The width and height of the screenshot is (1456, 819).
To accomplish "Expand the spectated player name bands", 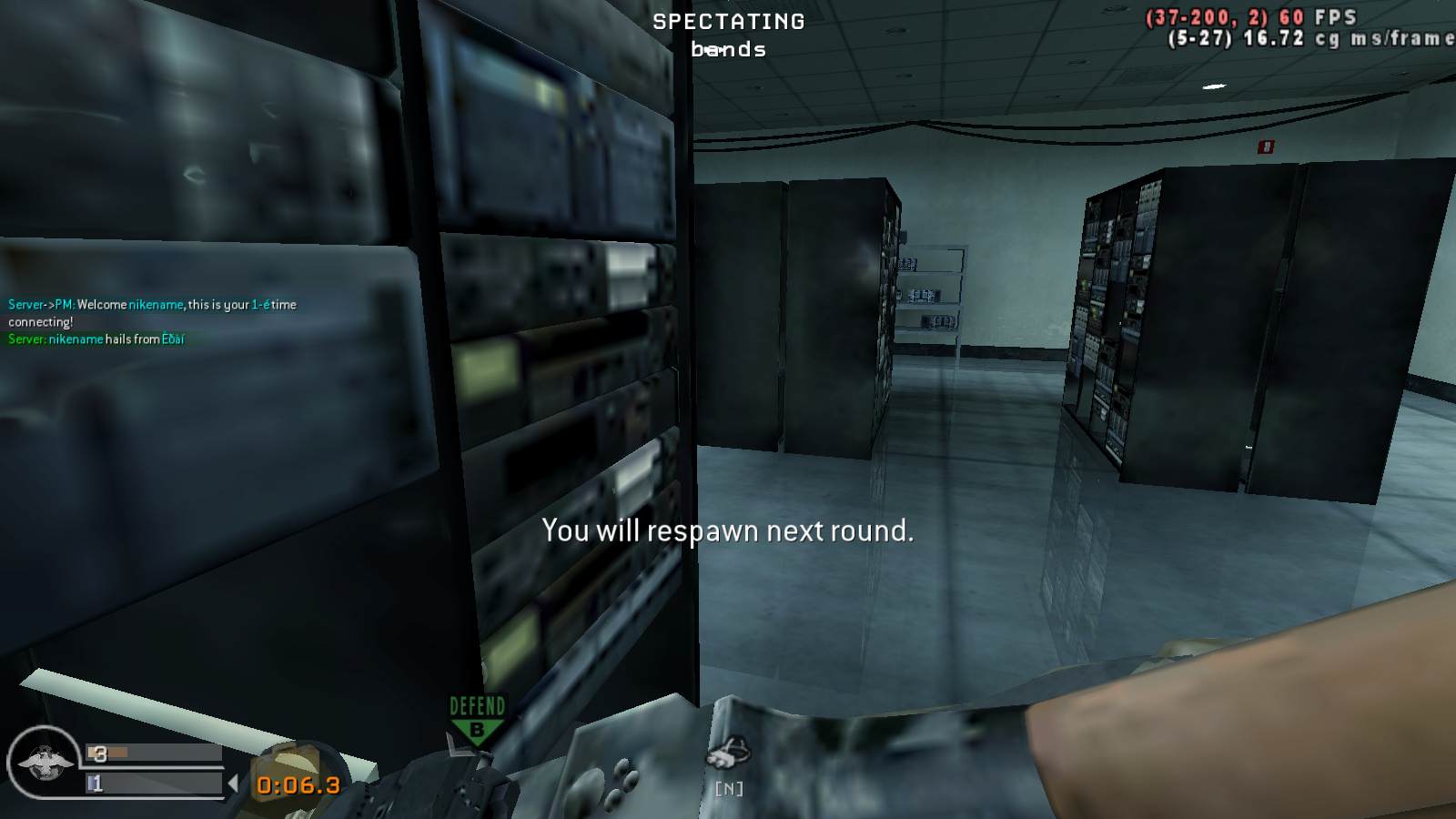I will 728,50.
